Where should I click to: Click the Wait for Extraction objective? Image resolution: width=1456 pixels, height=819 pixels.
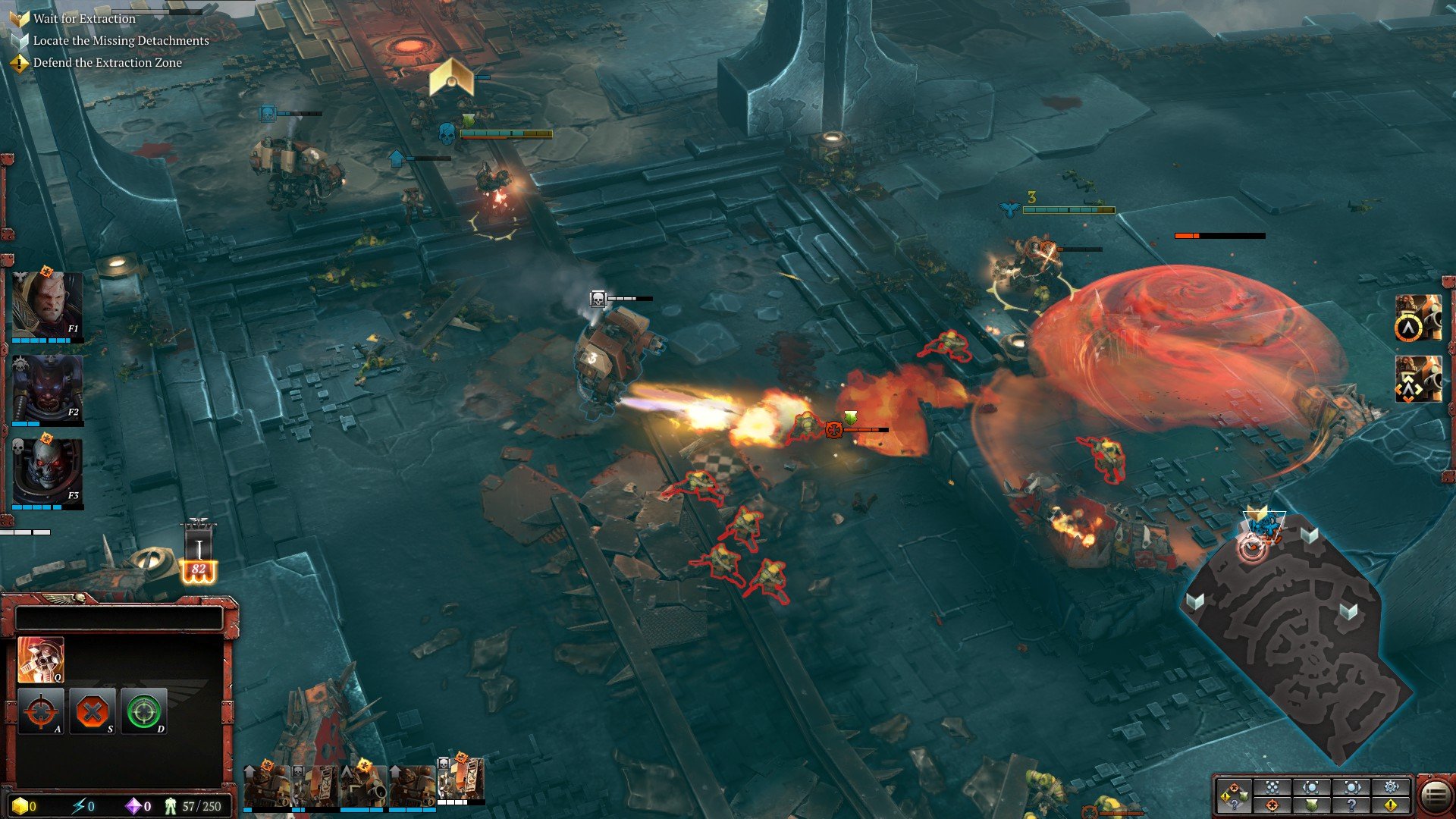tap(84, 19)
